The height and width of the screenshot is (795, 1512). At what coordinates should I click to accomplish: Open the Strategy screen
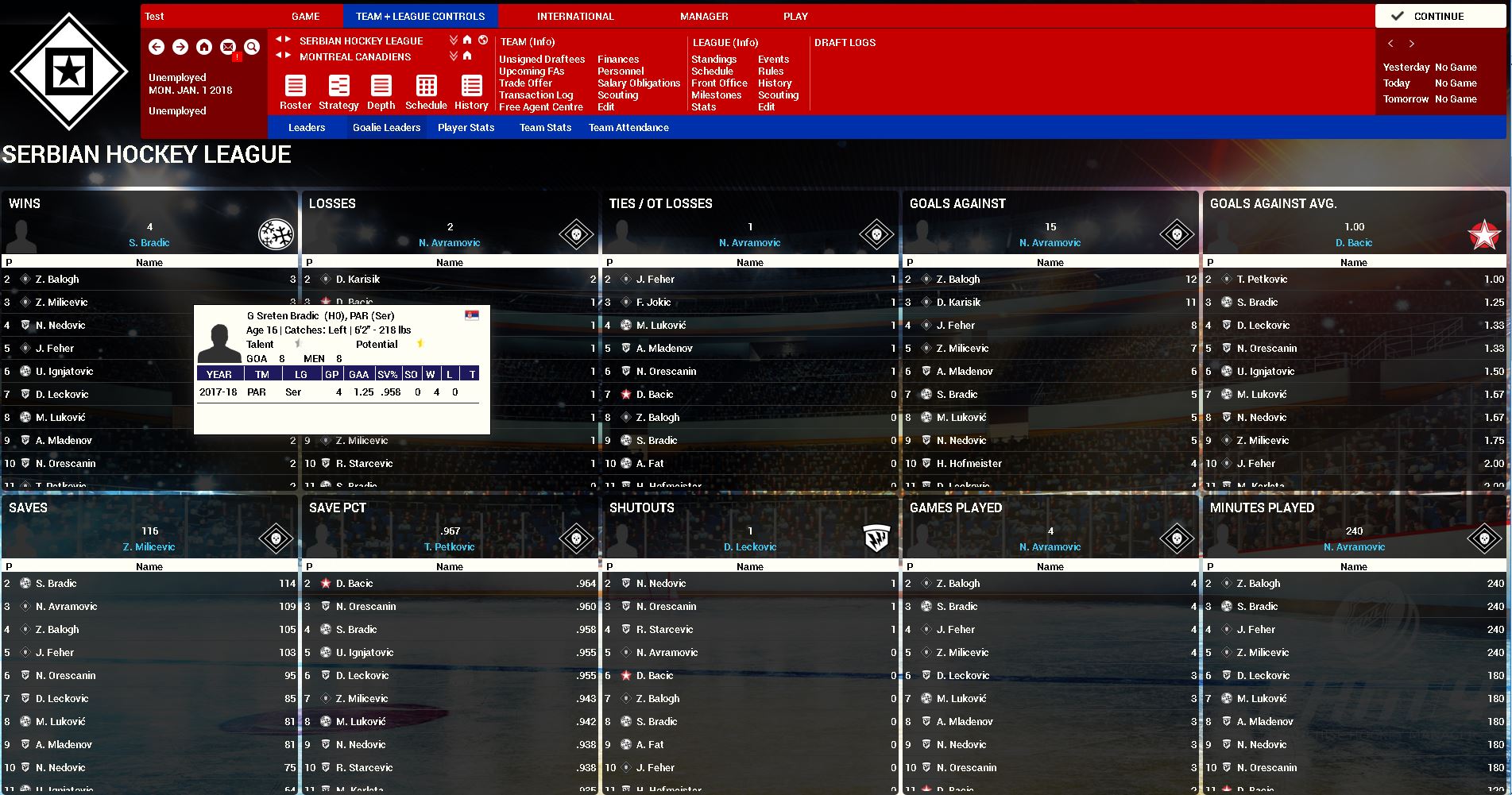338,92
